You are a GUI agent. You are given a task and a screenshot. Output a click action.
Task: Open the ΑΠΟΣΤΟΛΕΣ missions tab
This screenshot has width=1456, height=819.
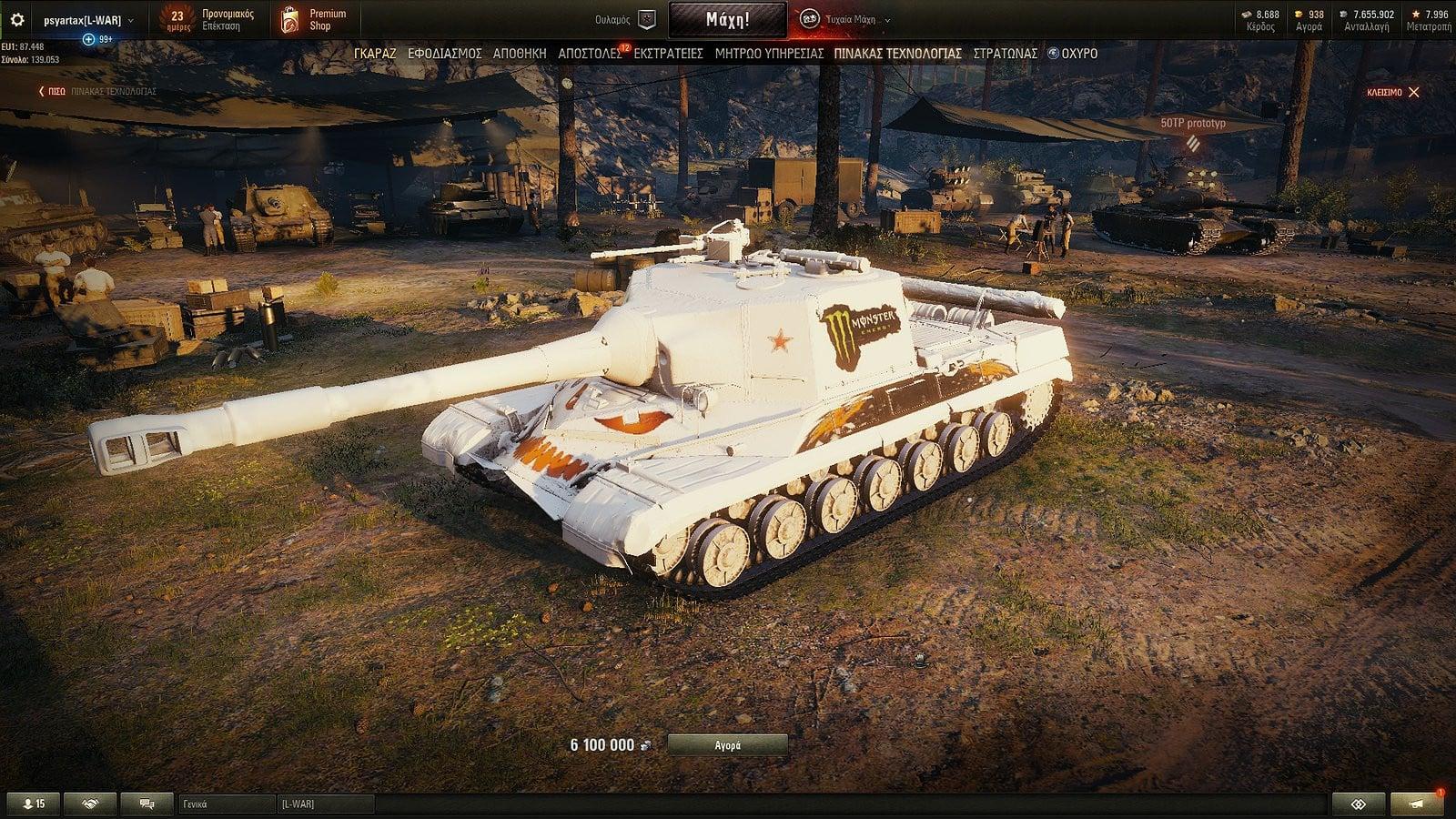(590, 54)
